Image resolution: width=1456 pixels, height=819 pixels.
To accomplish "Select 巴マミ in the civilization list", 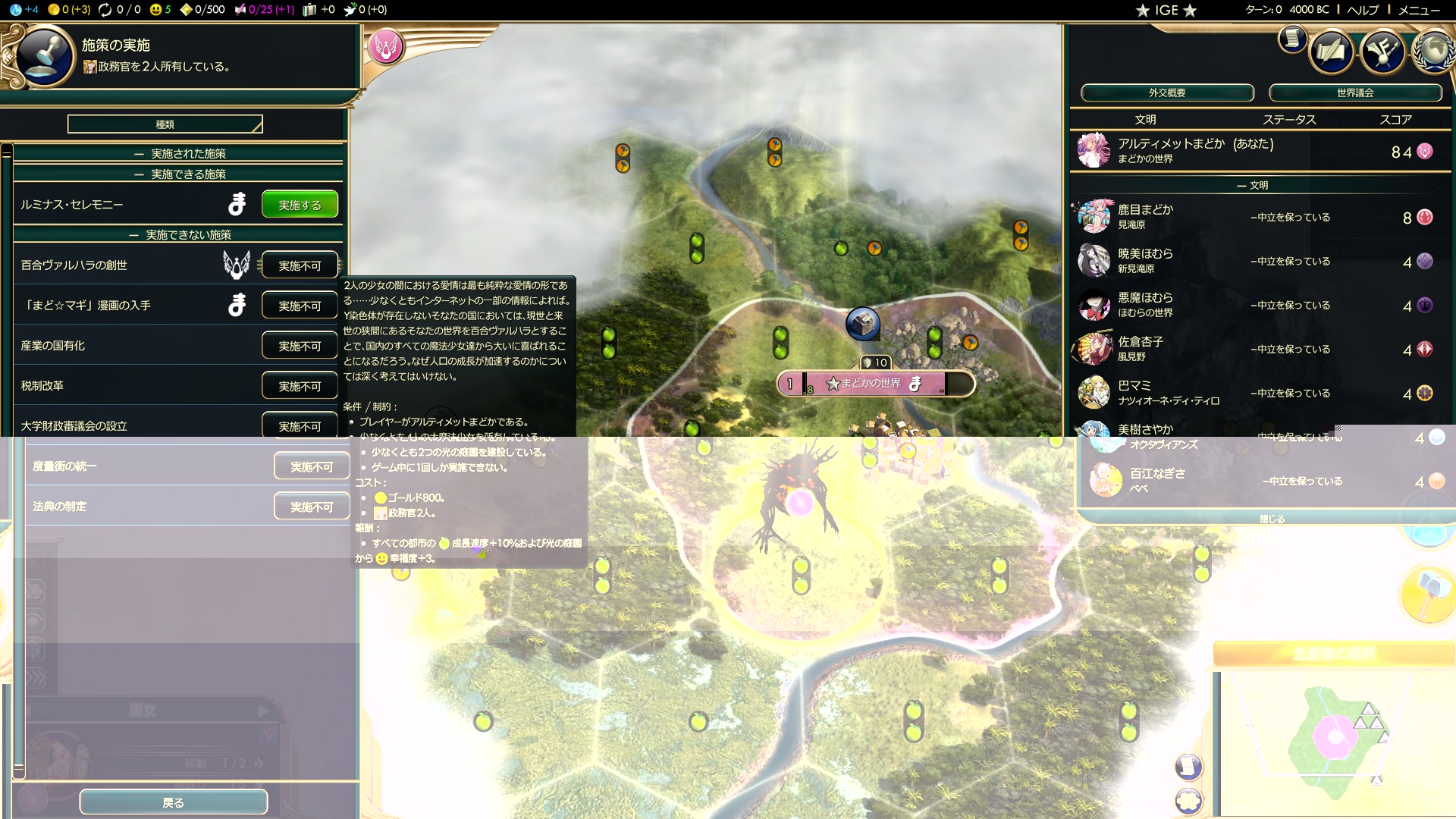I will click(x=1134, y=392).
